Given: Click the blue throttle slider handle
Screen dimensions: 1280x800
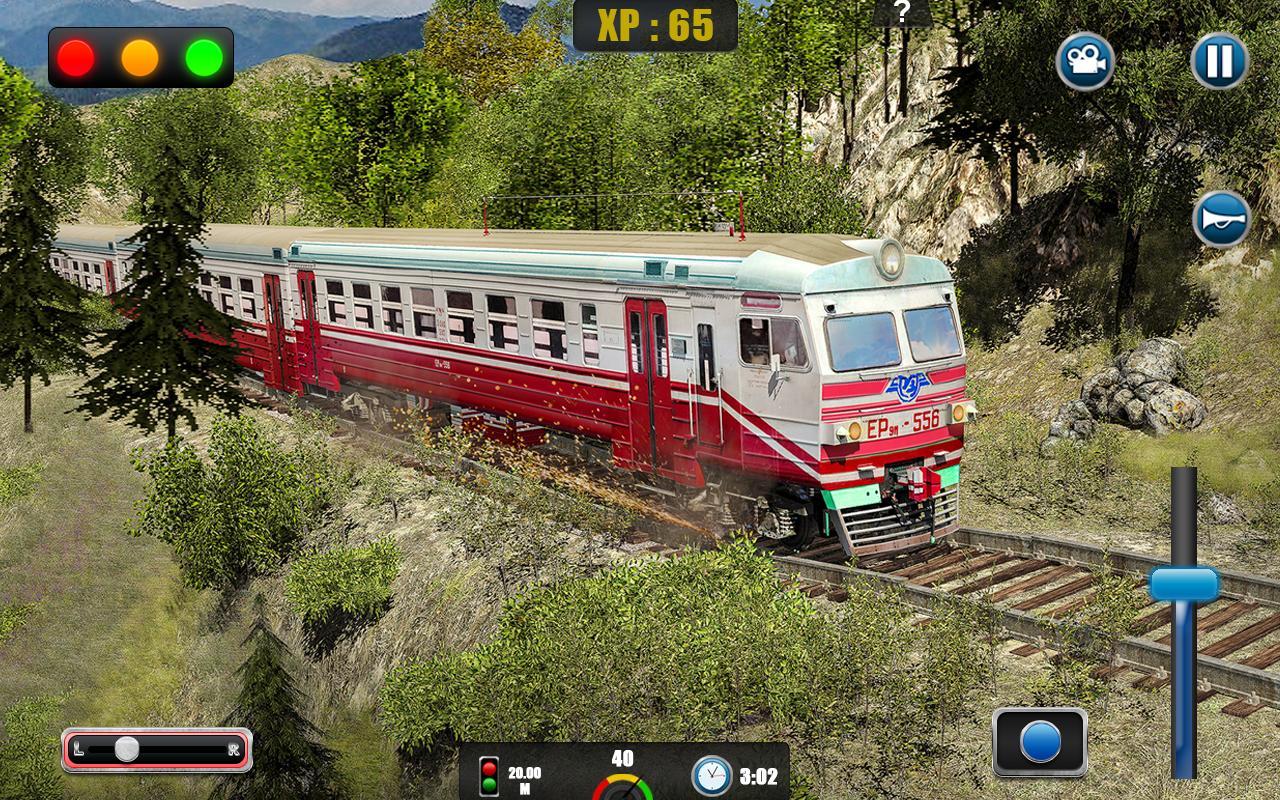Looking at the screenshot, I should (x=1184, y=585).
